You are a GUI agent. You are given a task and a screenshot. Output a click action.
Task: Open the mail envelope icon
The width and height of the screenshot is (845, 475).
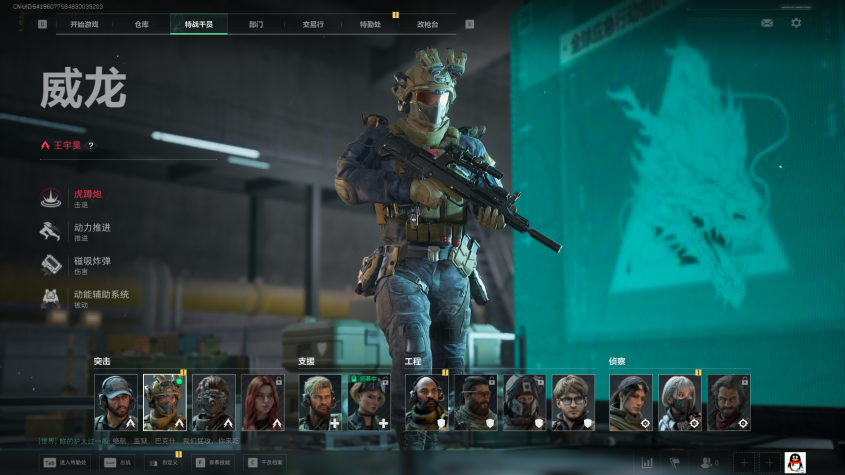[767, 23]
